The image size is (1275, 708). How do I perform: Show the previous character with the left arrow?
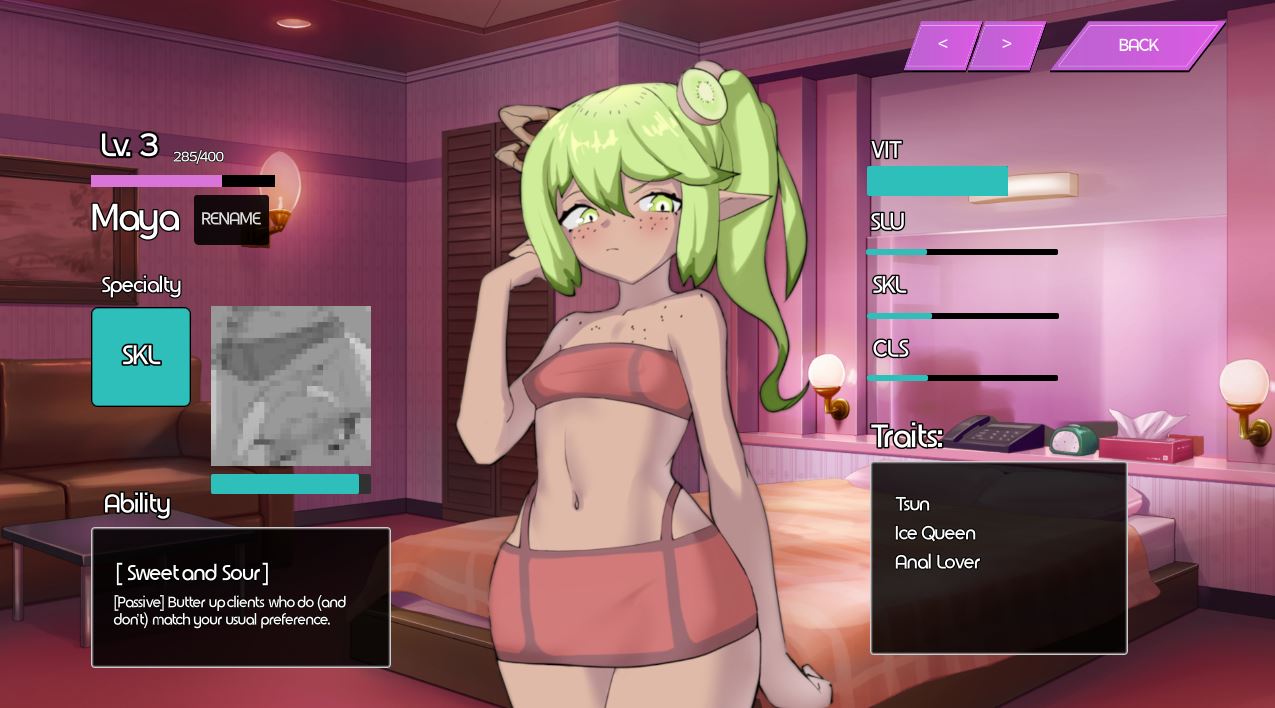[942, 45]
